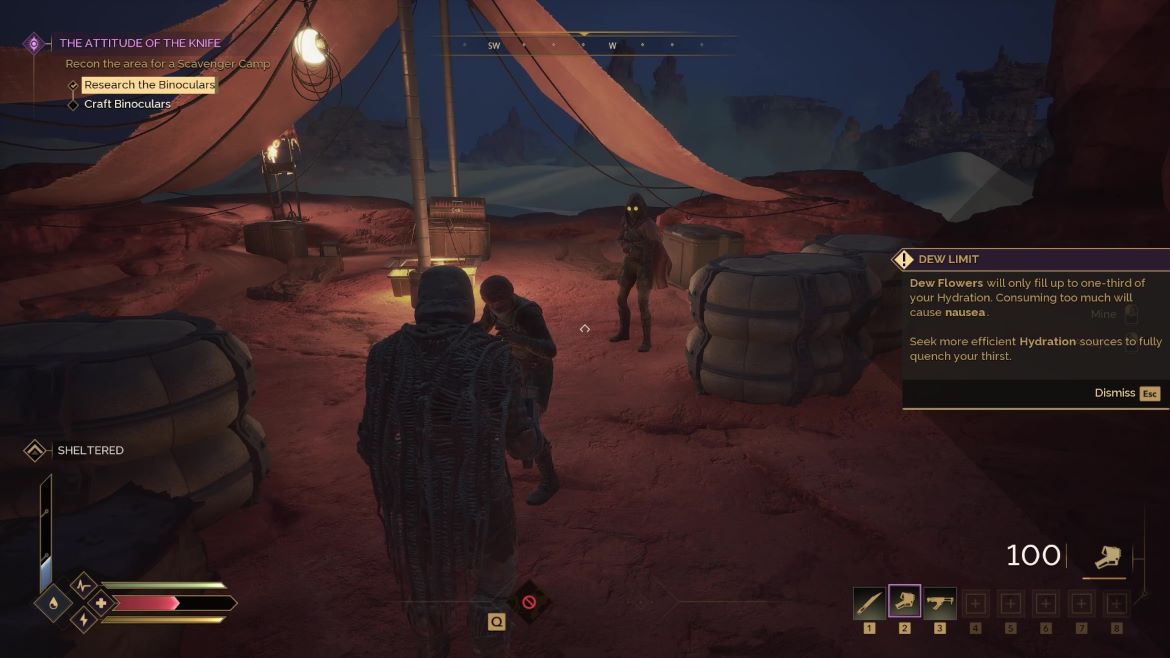Click the Sheltered status icon
Viewport: 1170px width, 658px height.
click(x=35, y=451)
